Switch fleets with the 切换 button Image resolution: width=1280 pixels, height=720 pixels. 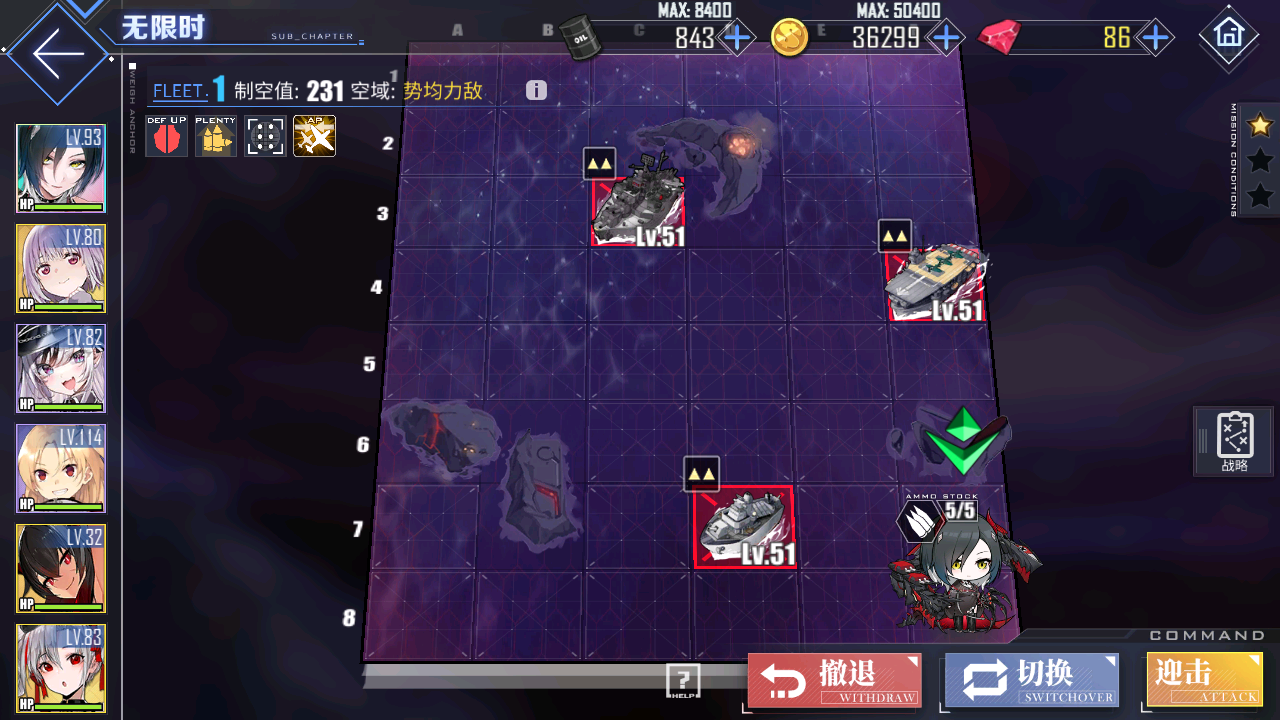1031,680
